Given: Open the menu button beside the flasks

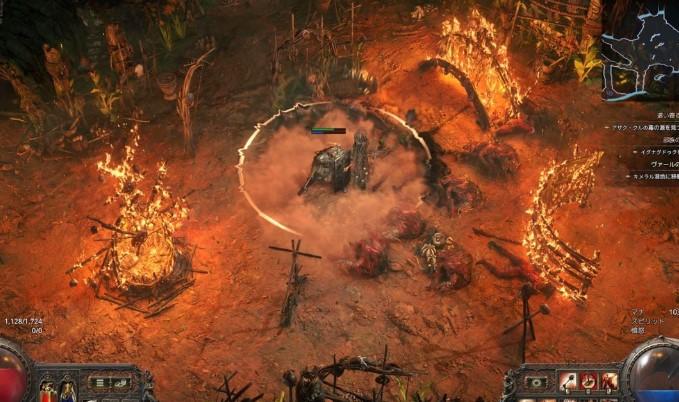Looking at the screenshot, I should tap(99, 381).
